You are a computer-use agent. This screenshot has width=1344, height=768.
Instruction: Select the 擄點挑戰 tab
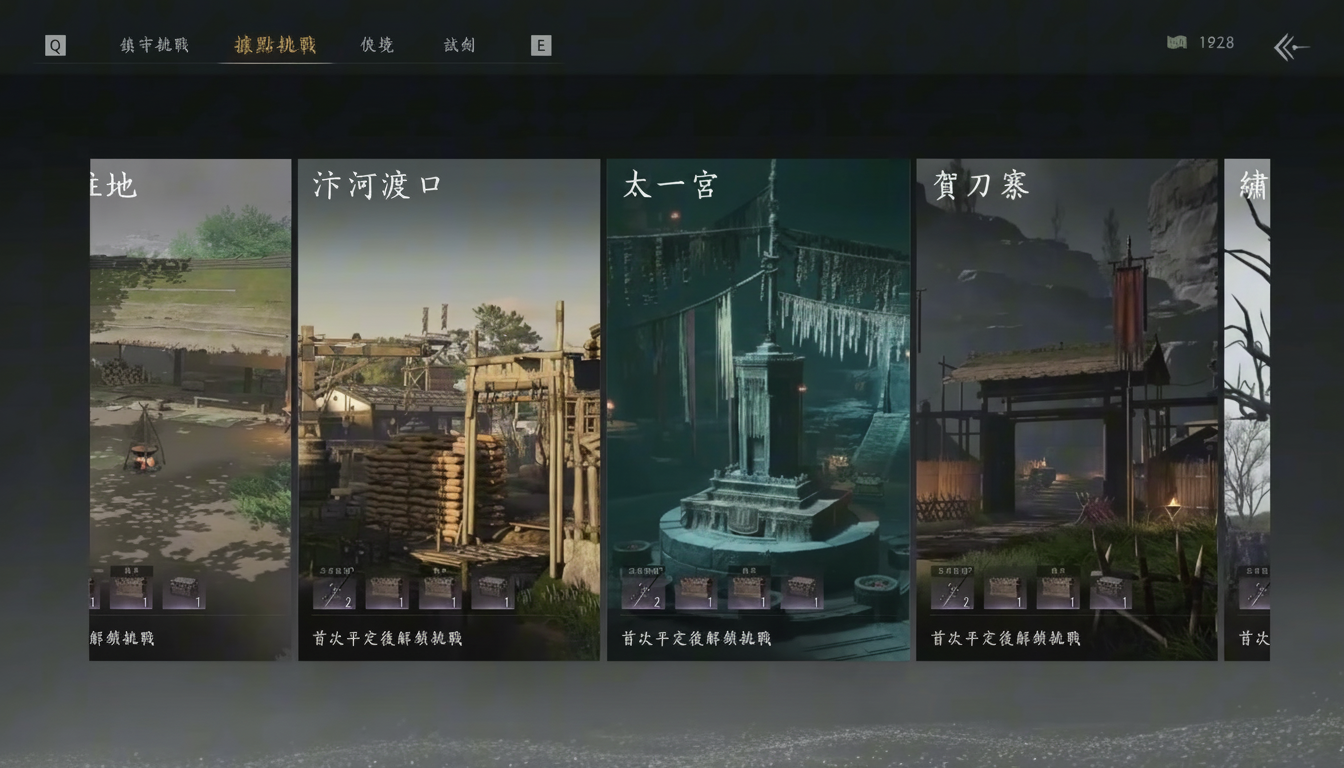(x=276, y=45)
